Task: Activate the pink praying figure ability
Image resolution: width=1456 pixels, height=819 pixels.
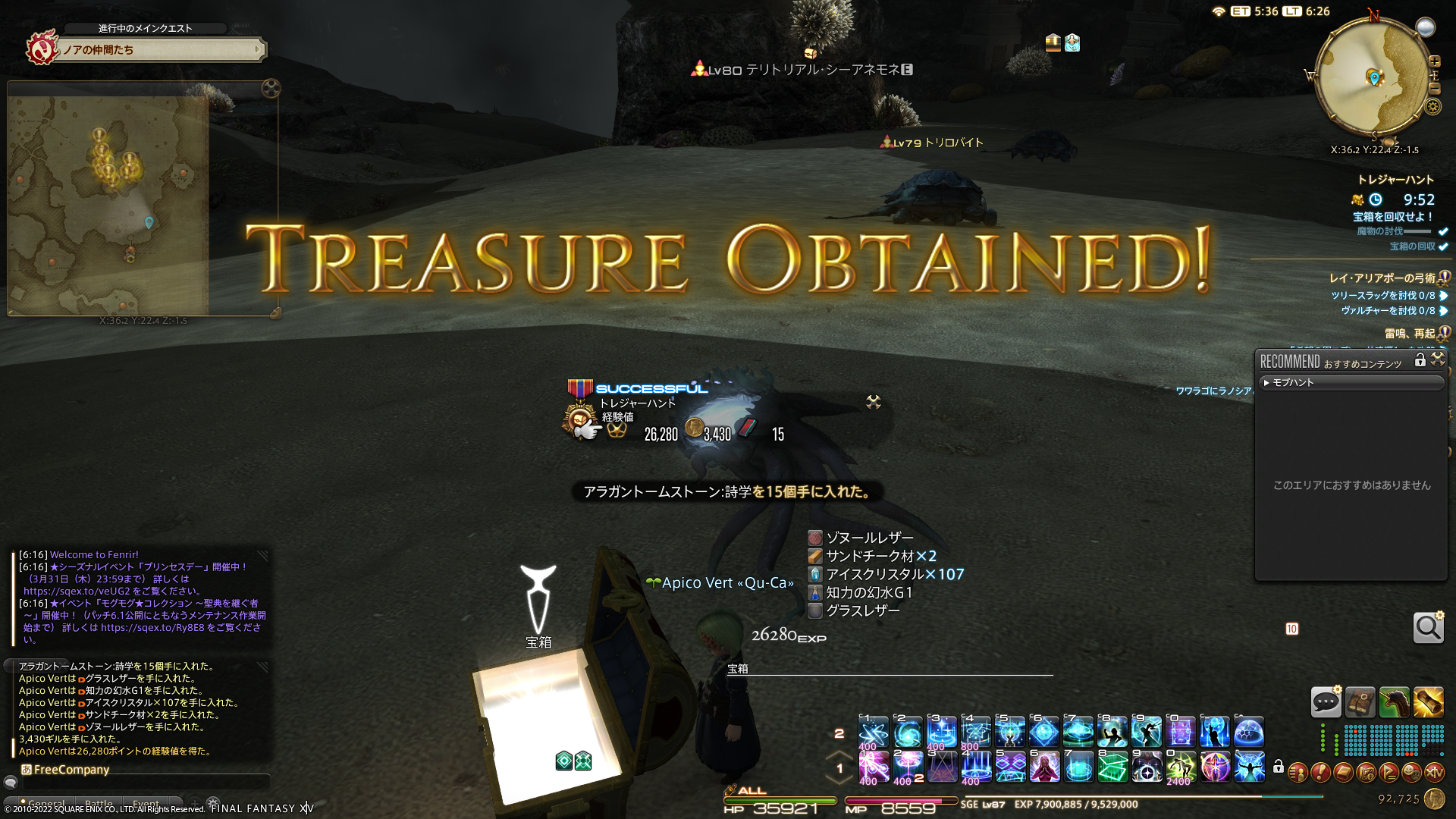Action: 1043,767
